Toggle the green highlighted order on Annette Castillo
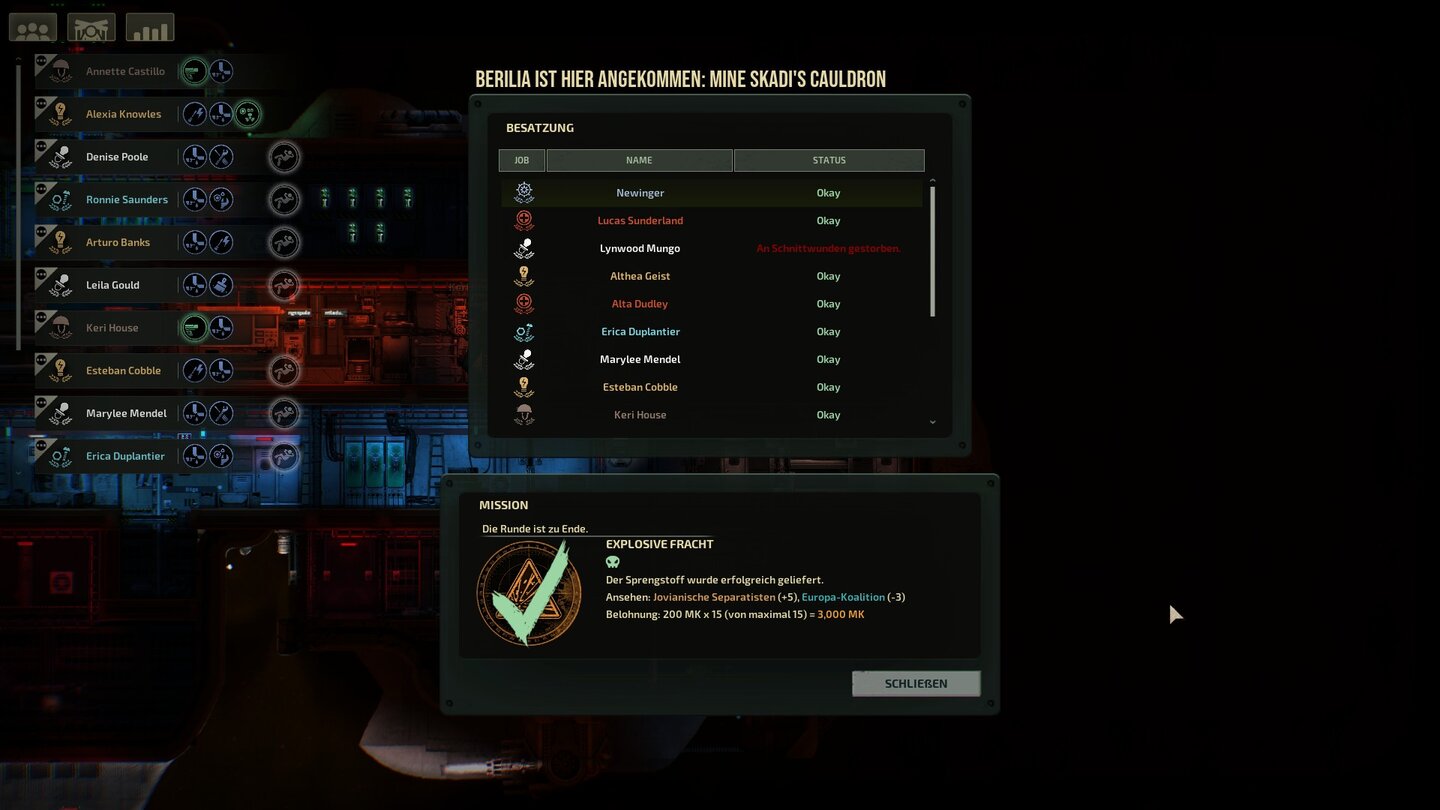1440x810 pixels. [196, 71]
